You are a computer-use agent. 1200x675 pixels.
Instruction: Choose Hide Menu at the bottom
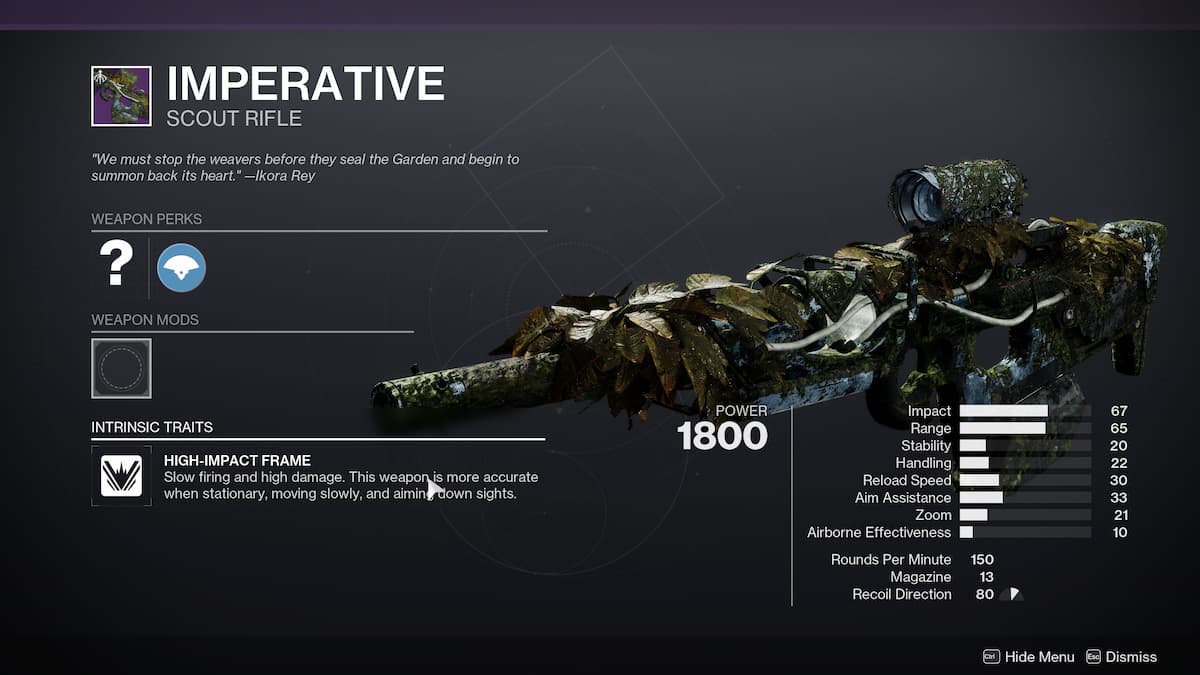pyautogui.click(x=1029, y=657)
